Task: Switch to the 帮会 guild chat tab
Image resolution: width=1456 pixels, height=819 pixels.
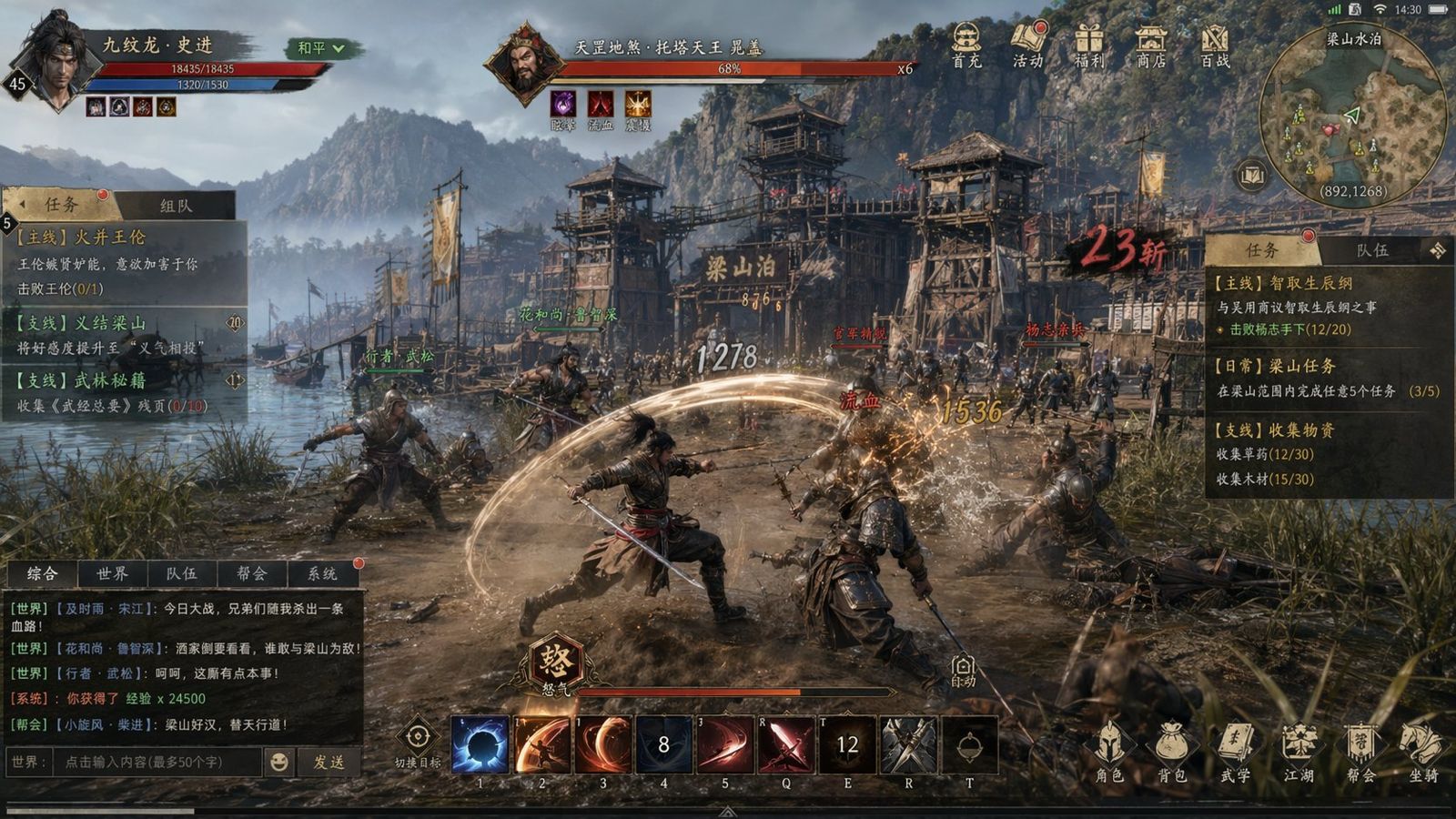Action: coord(252,573)
